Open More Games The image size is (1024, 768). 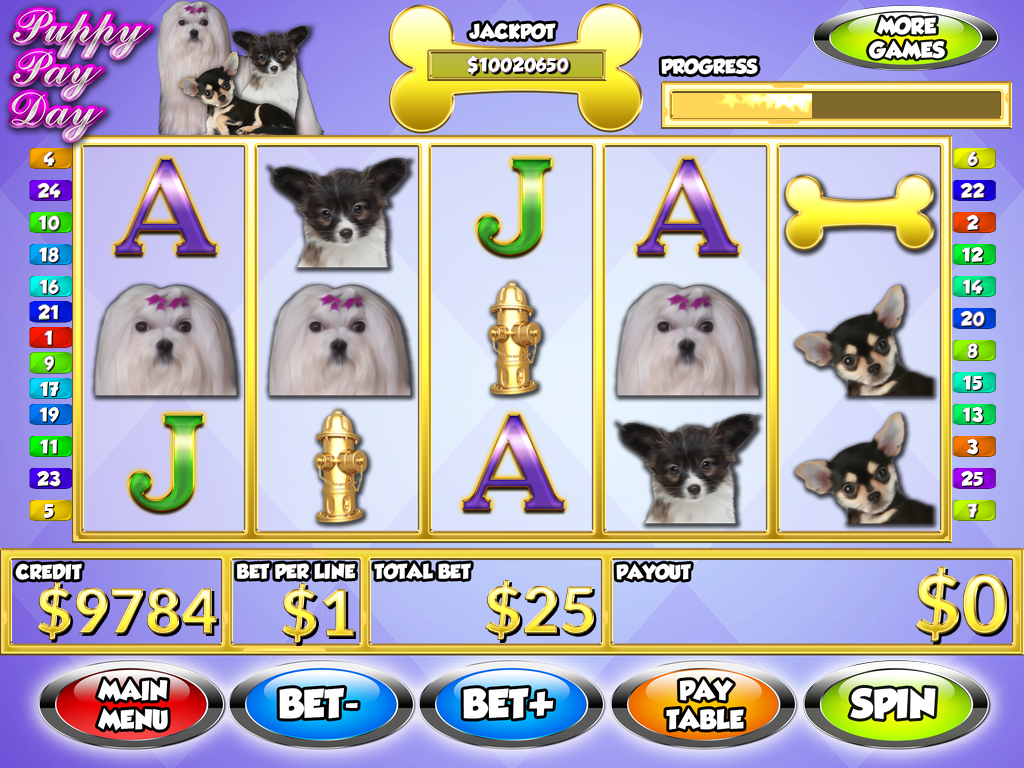pyautogui.click(x=906, y=39)
